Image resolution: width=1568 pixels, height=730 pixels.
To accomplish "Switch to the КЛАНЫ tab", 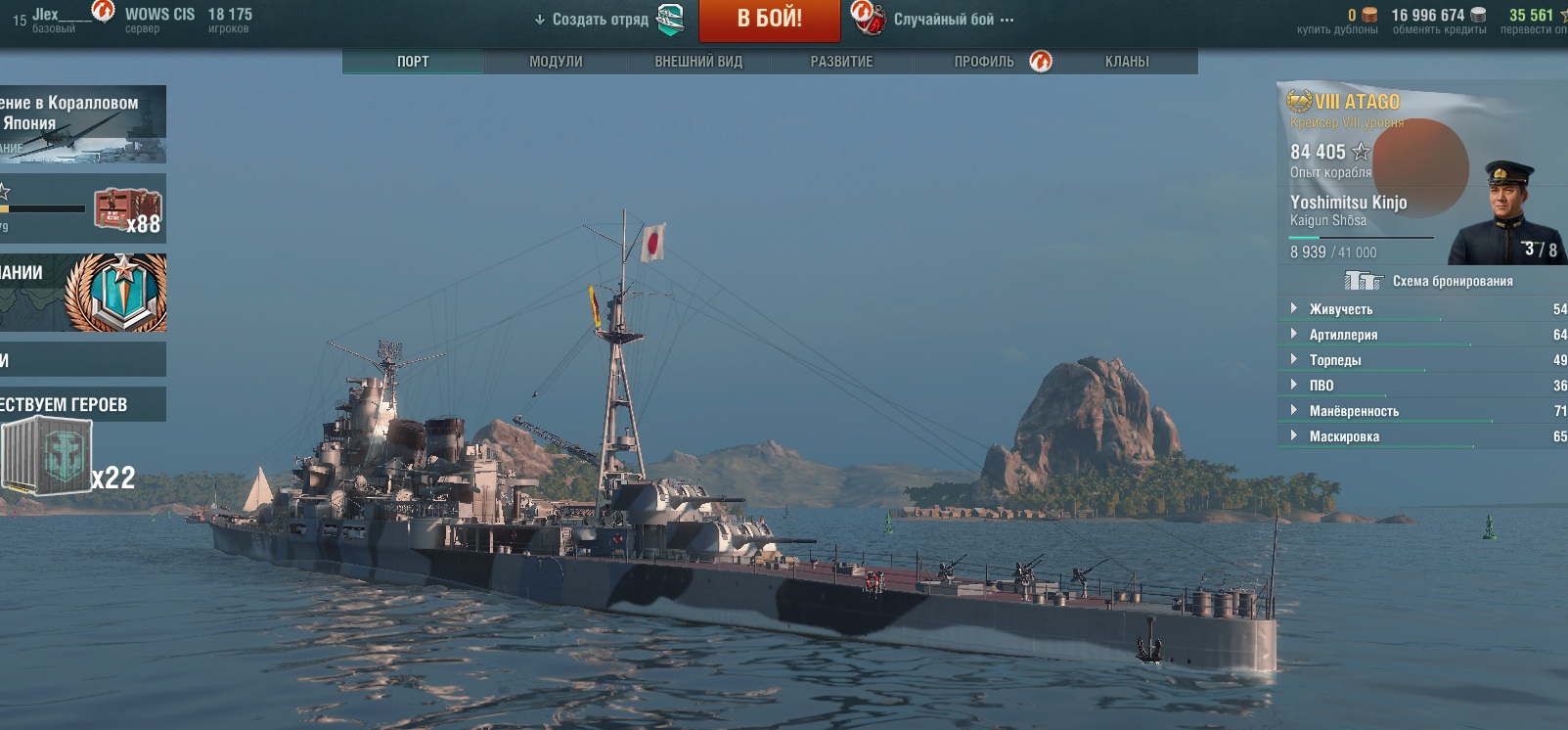I will click(x=1127, y=62).
